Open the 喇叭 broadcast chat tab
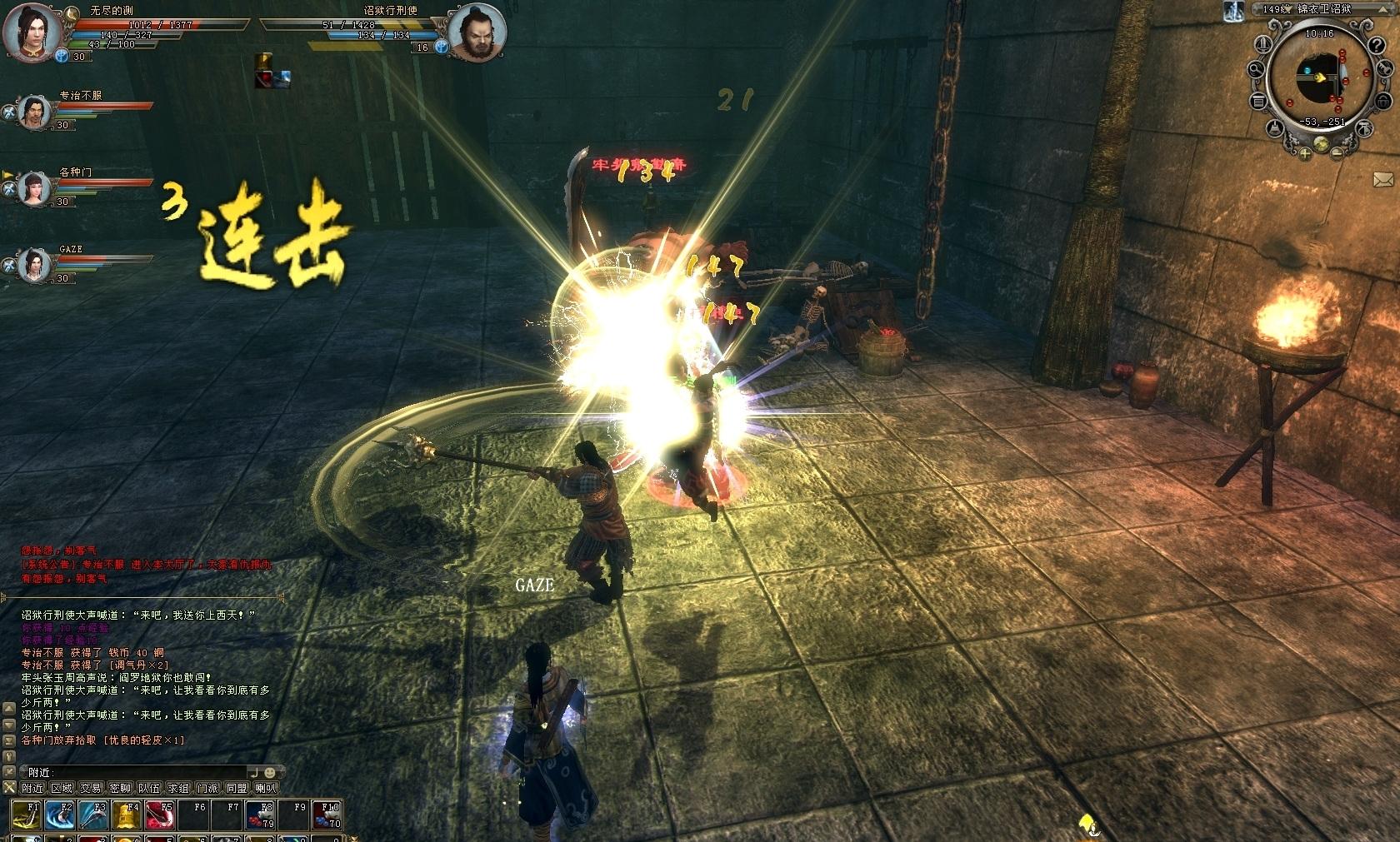This screenshot has width=1400, height=842. pos(266,788)
